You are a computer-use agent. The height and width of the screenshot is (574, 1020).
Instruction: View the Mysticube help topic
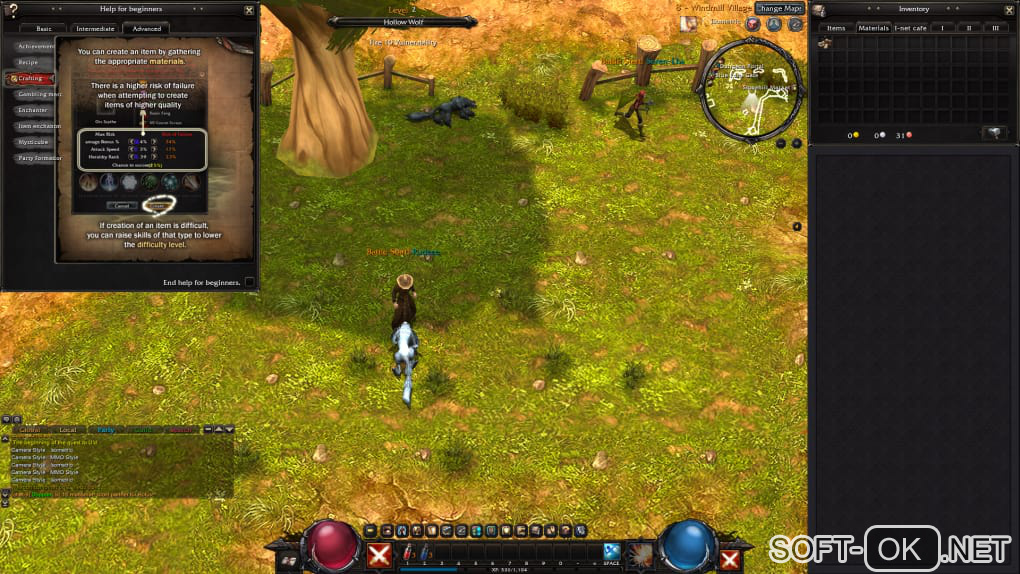tap(33, 142)
